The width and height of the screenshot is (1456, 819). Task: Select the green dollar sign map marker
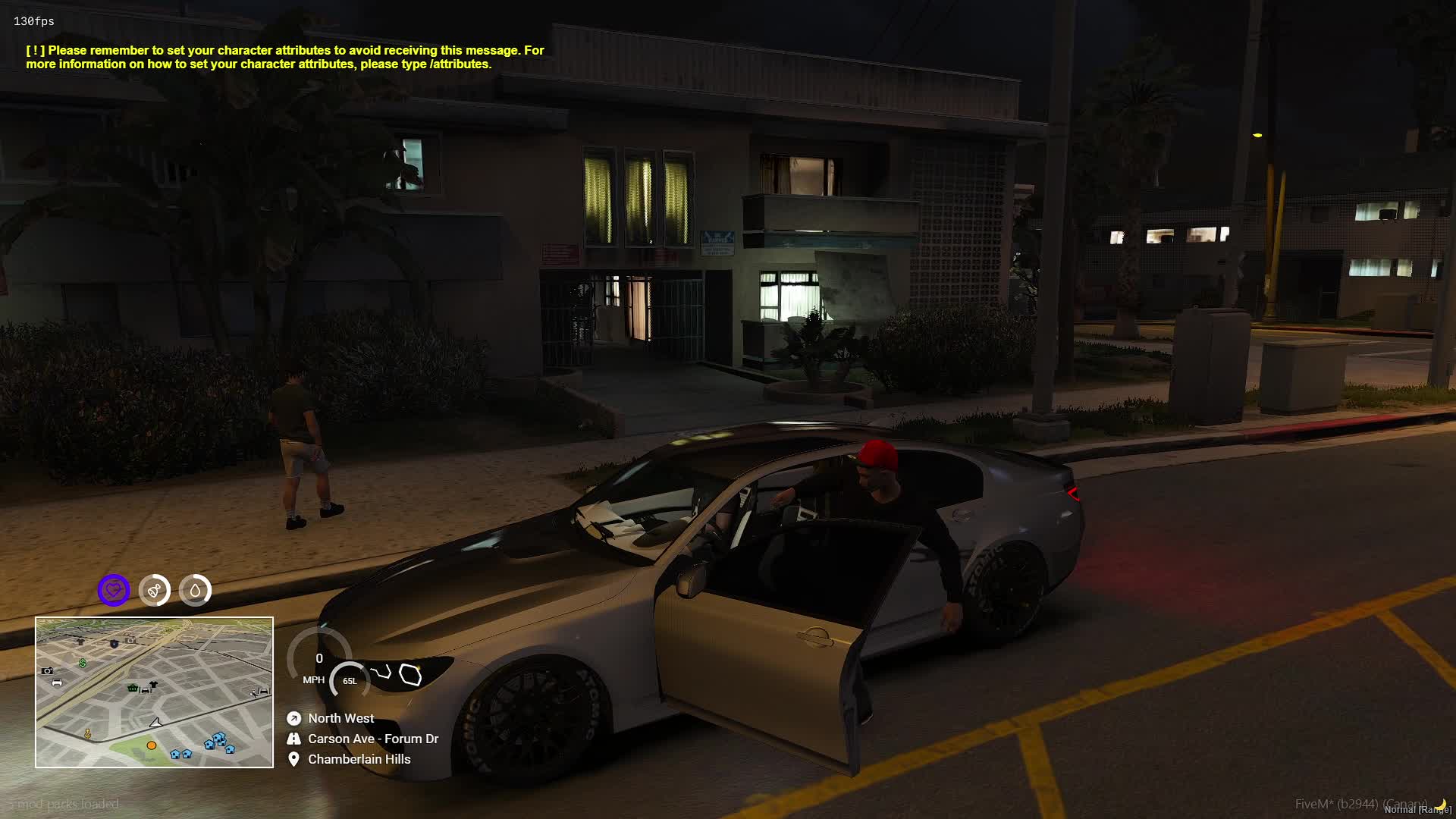tap(83, 663)
